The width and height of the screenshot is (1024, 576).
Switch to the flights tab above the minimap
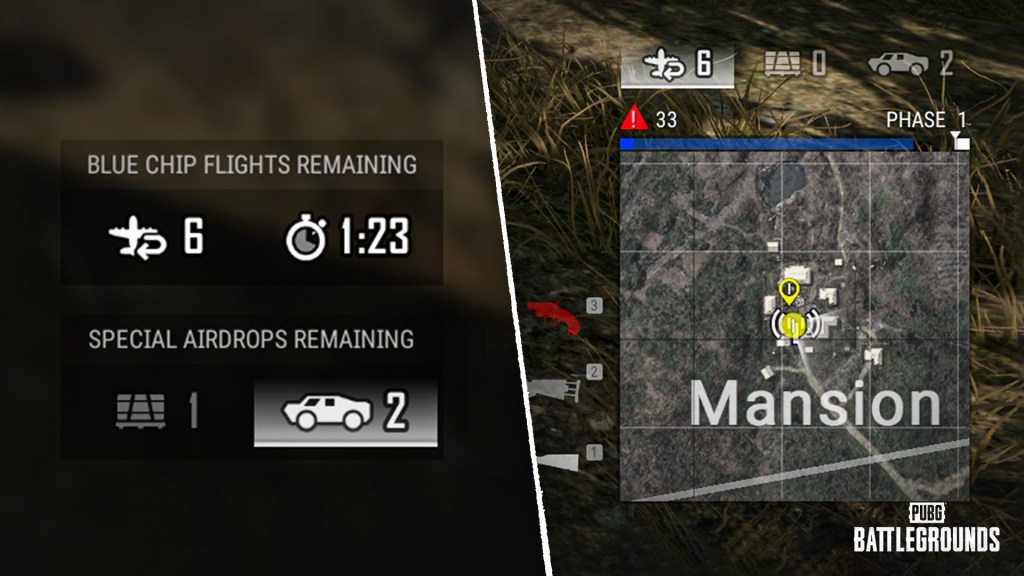point(677,66)
